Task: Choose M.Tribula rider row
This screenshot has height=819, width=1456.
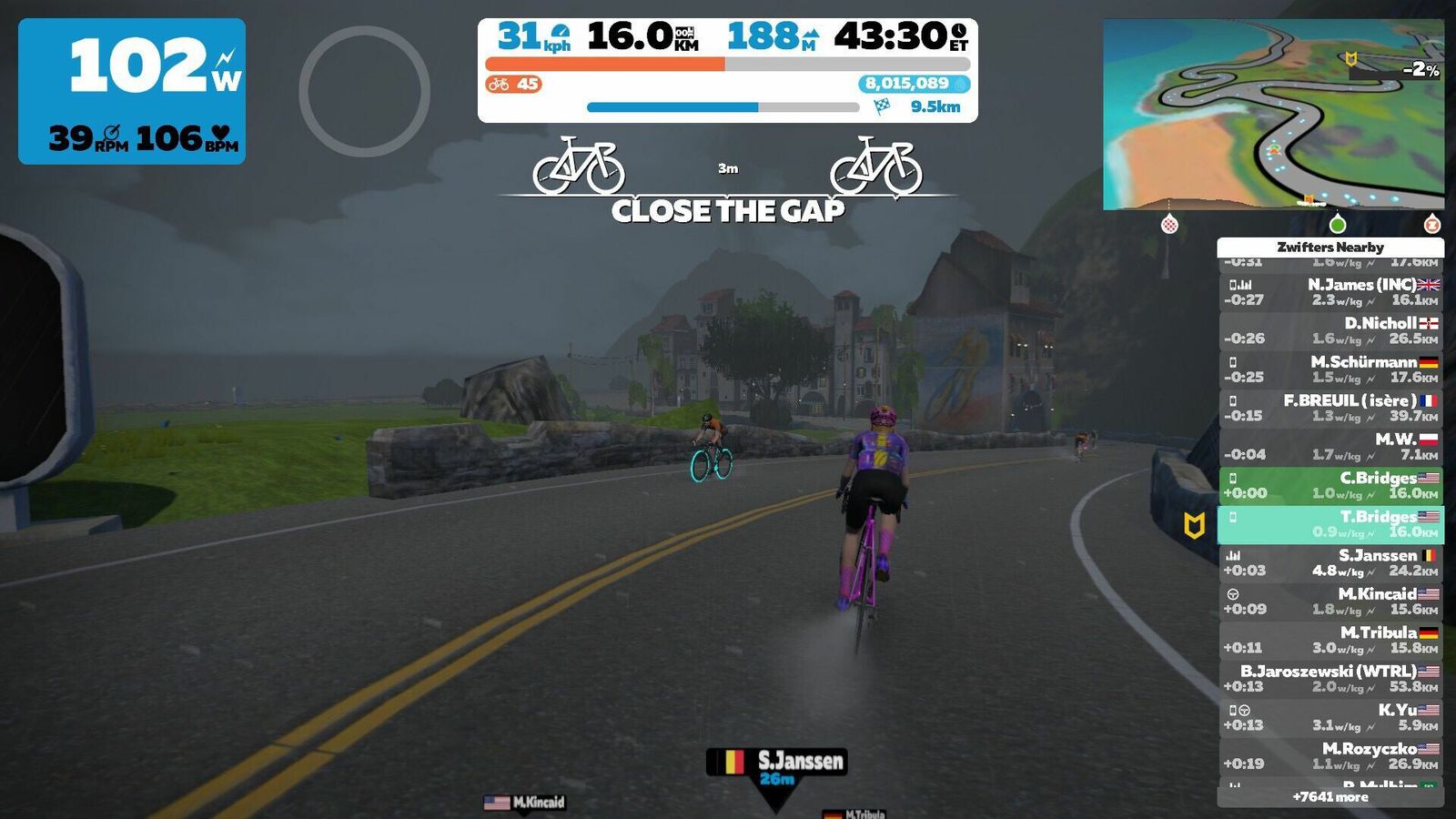Action: pos(1330,641)
